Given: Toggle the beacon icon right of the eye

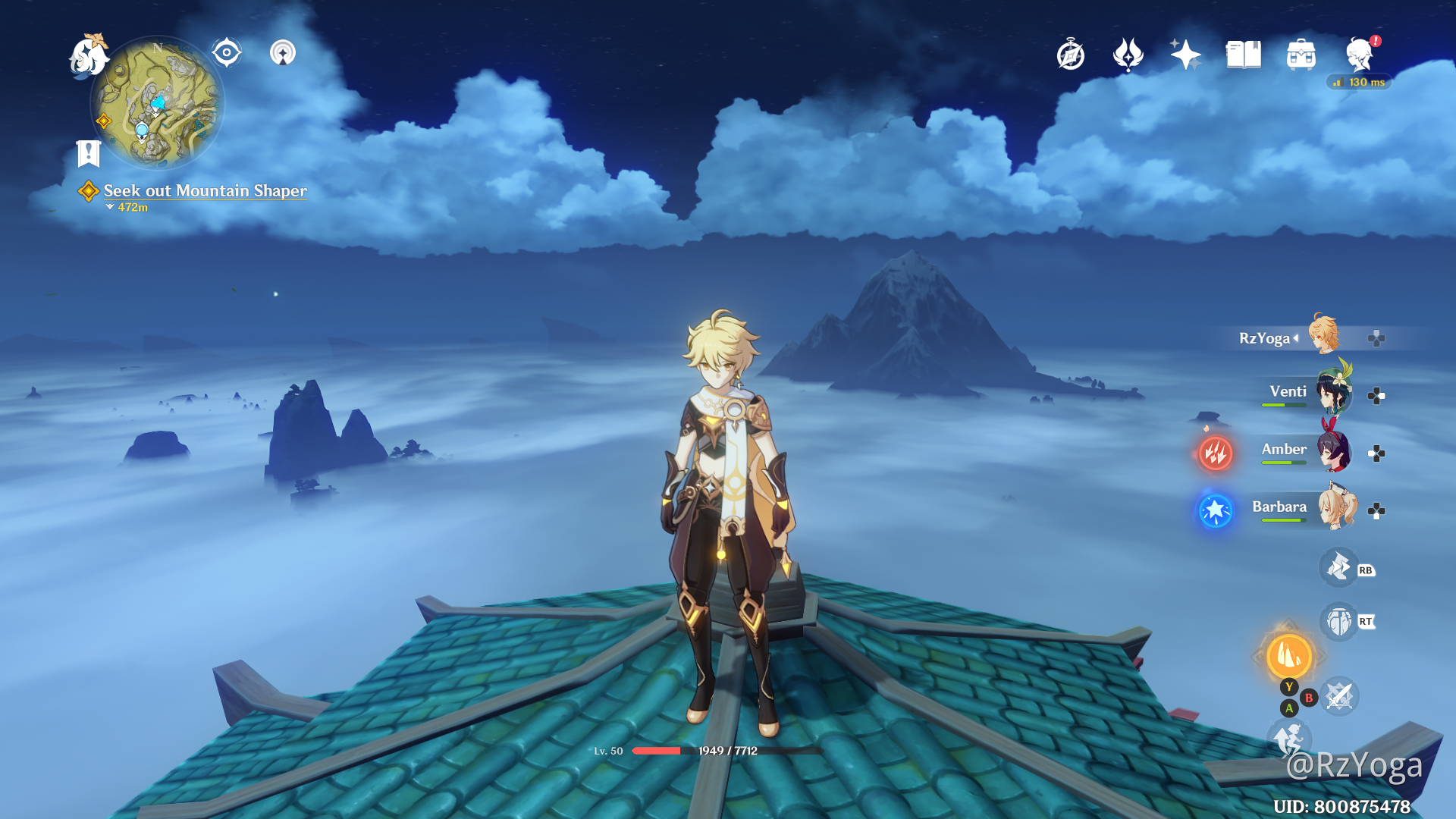Looking at the screenshot, I should (x=283, y=52).
